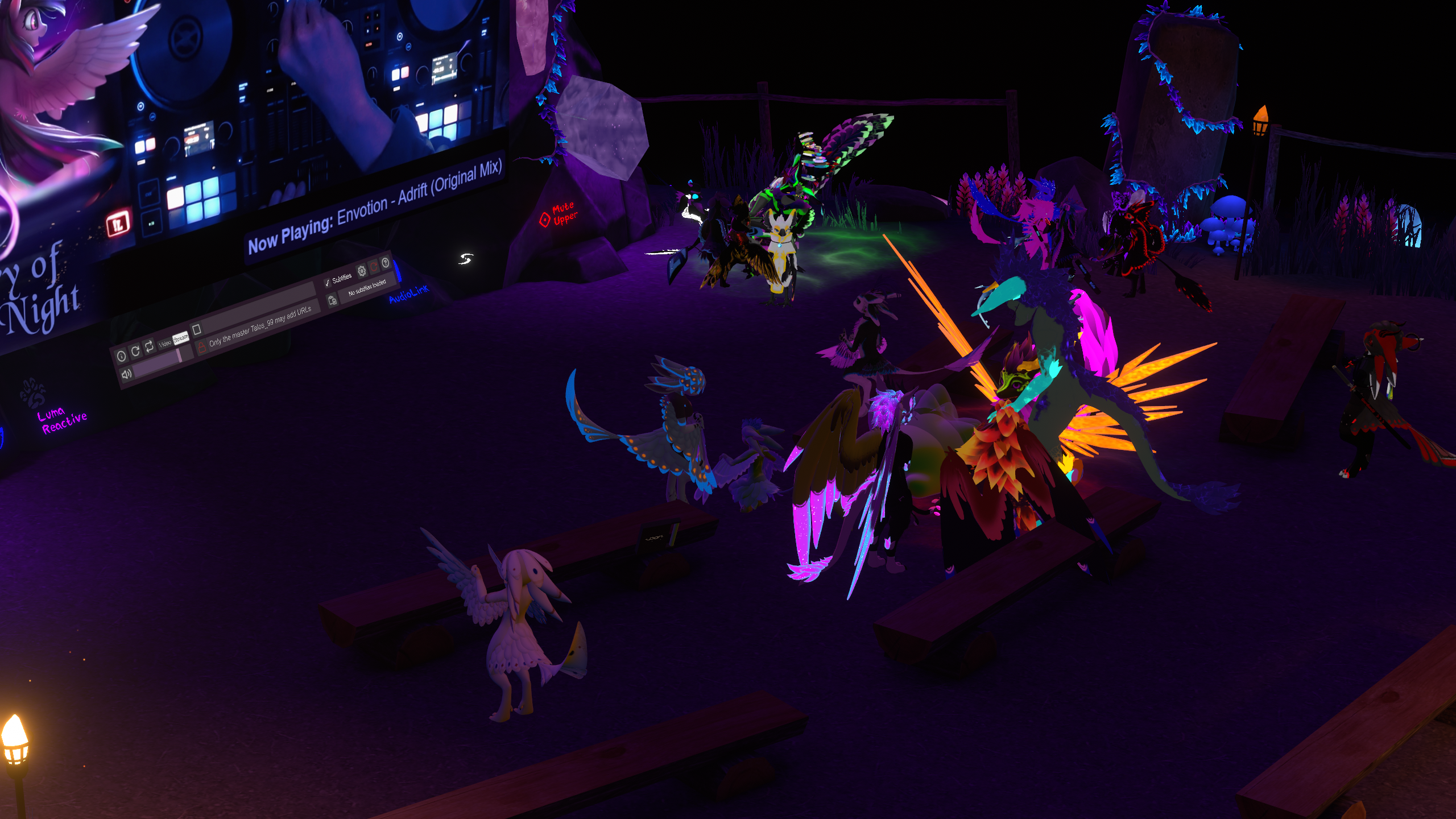The height and width of the screenshot is (819, 1456).
Task: Toggle the loop playback button
Action: coord(149,346)
